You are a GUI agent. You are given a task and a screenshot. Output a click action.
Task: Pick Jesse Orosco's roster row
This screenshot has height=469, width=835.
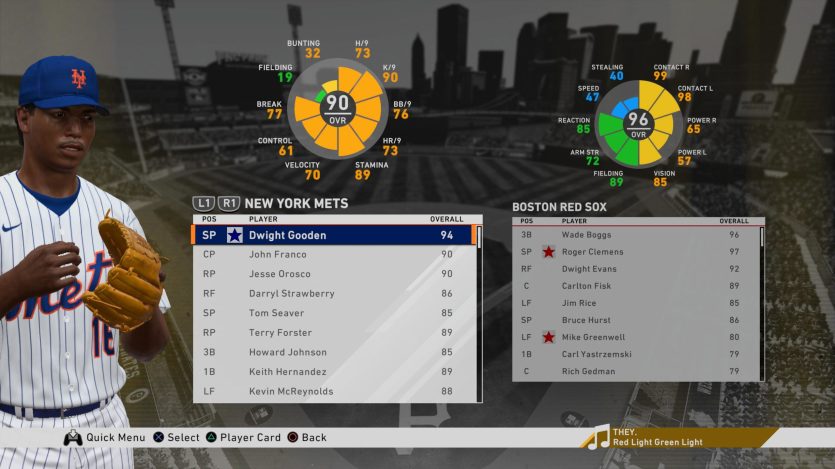click(x=330, y=274)
